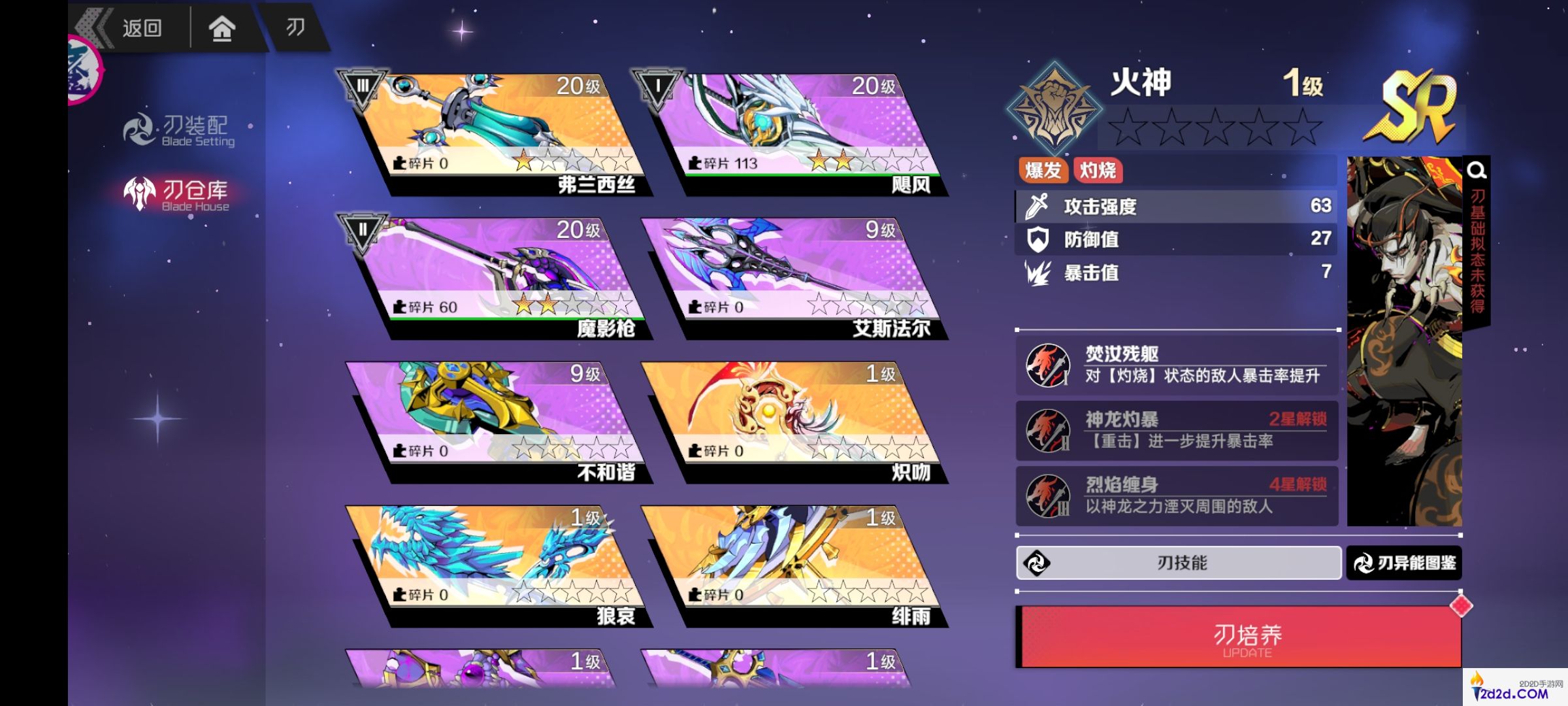View the locked 烈焰缠身 skill

point(1176,496)
